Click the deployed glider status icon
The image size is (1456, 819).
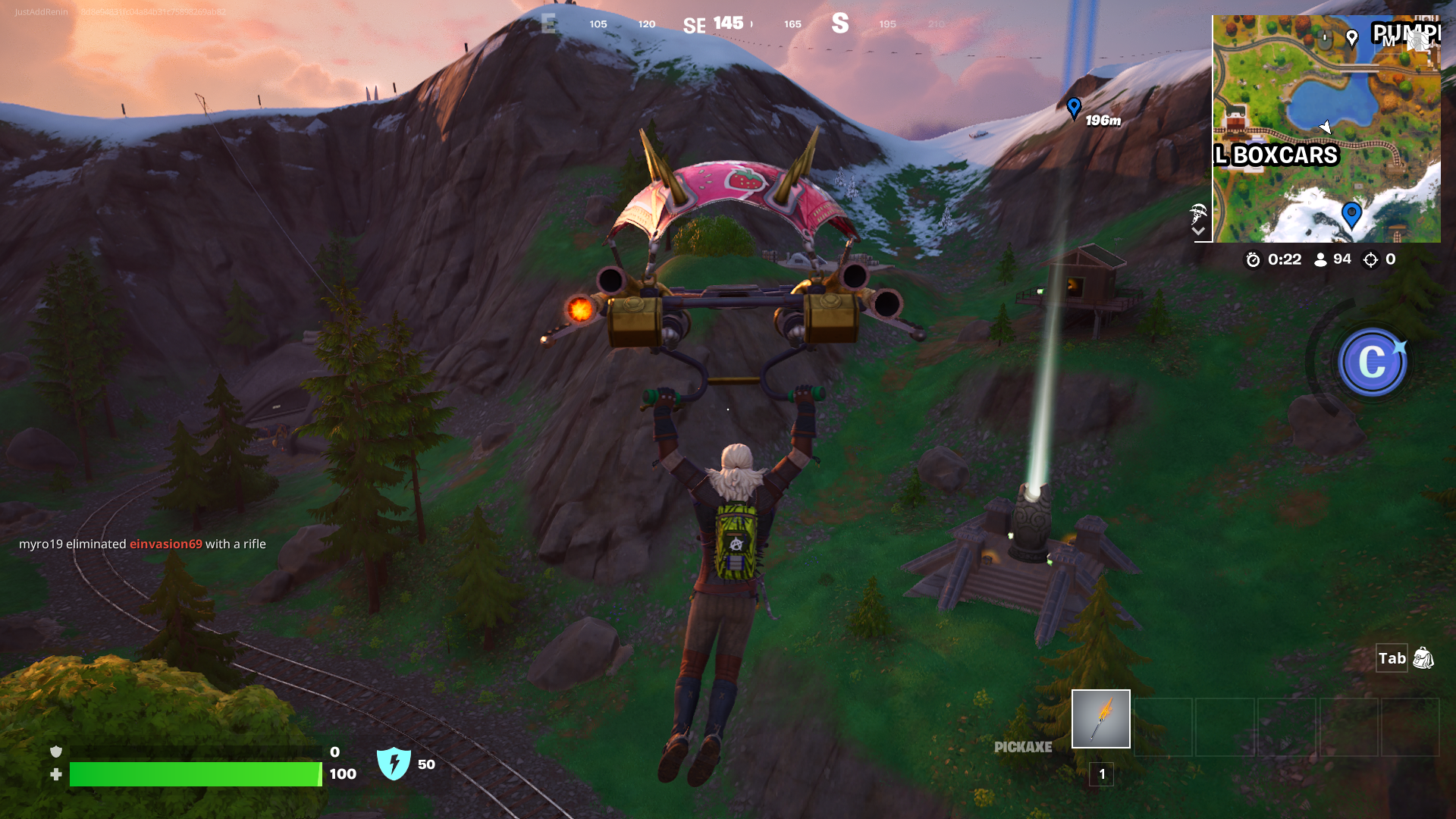[x=1198, y=212]
